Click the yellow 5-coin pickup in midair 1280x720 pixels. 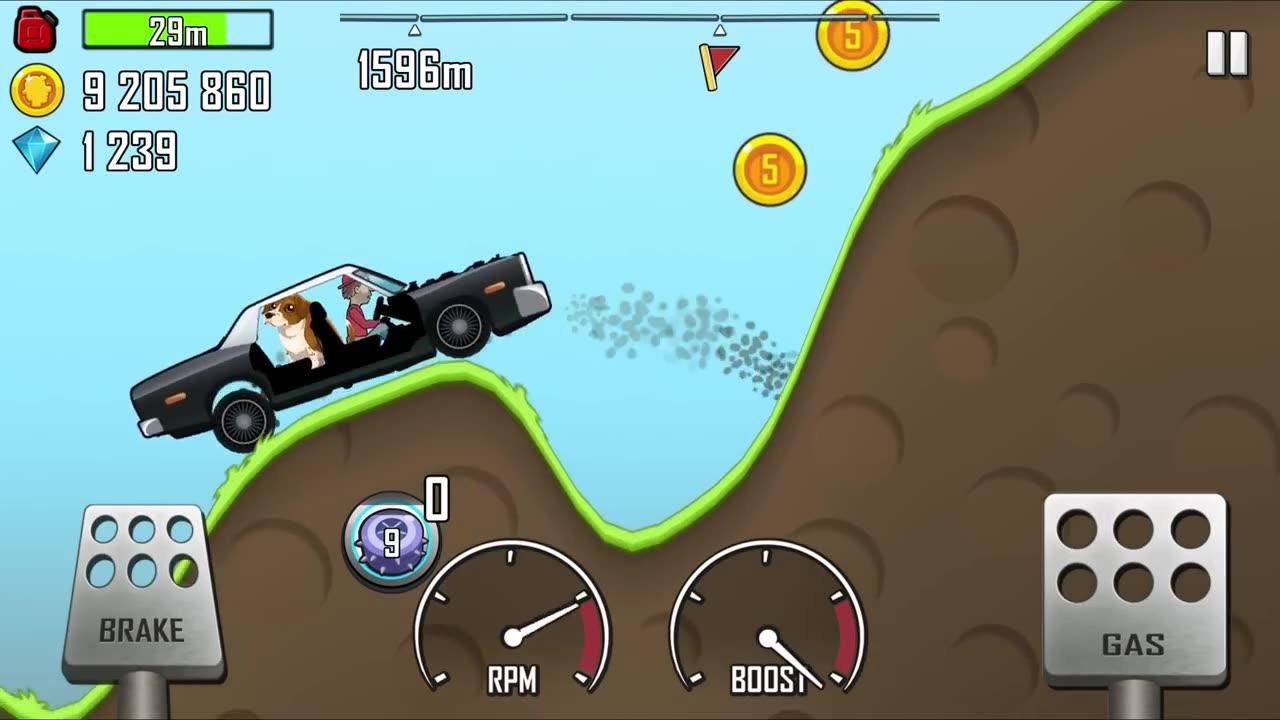point(768,169)
